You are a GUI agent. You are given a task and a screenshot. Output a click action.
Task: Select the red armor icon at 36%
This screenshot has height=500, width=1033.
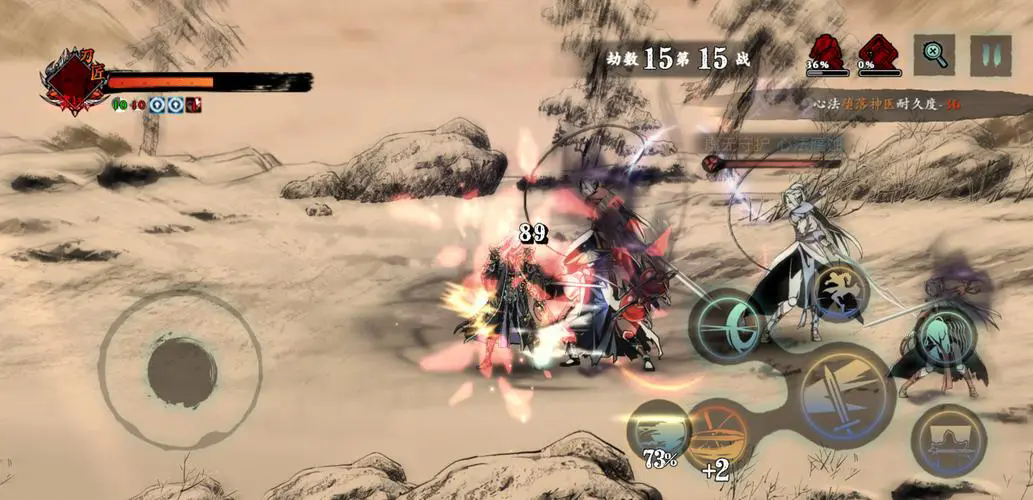pos(826,52)
